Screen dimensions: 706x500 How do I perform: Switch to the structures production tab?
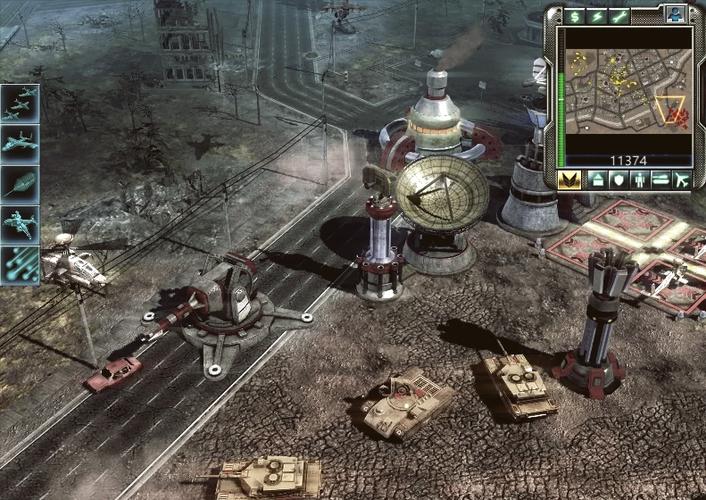tap(595, 180)
